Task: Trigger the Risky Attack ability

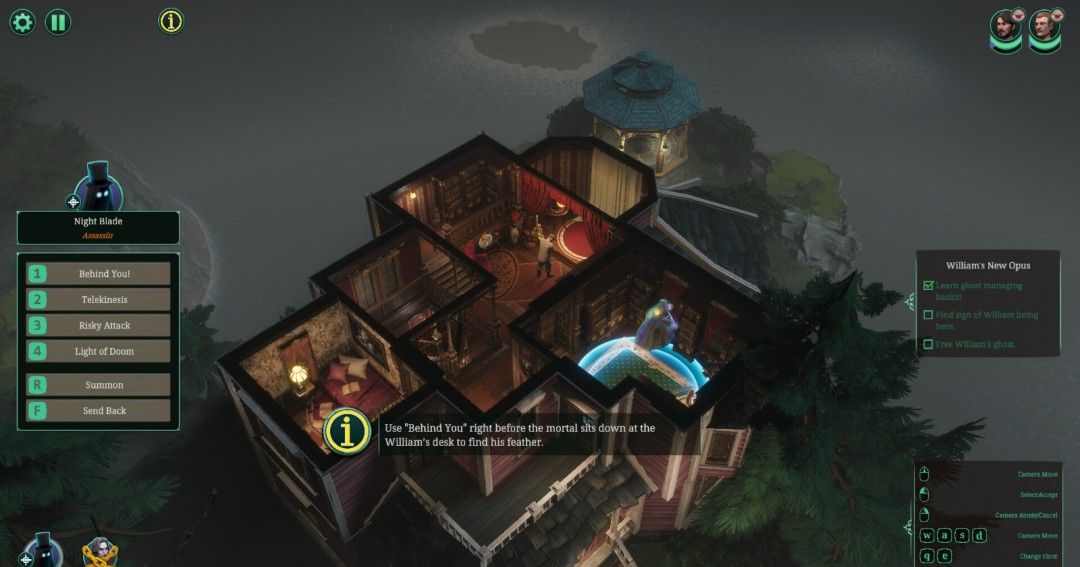Action: (98, 325)
